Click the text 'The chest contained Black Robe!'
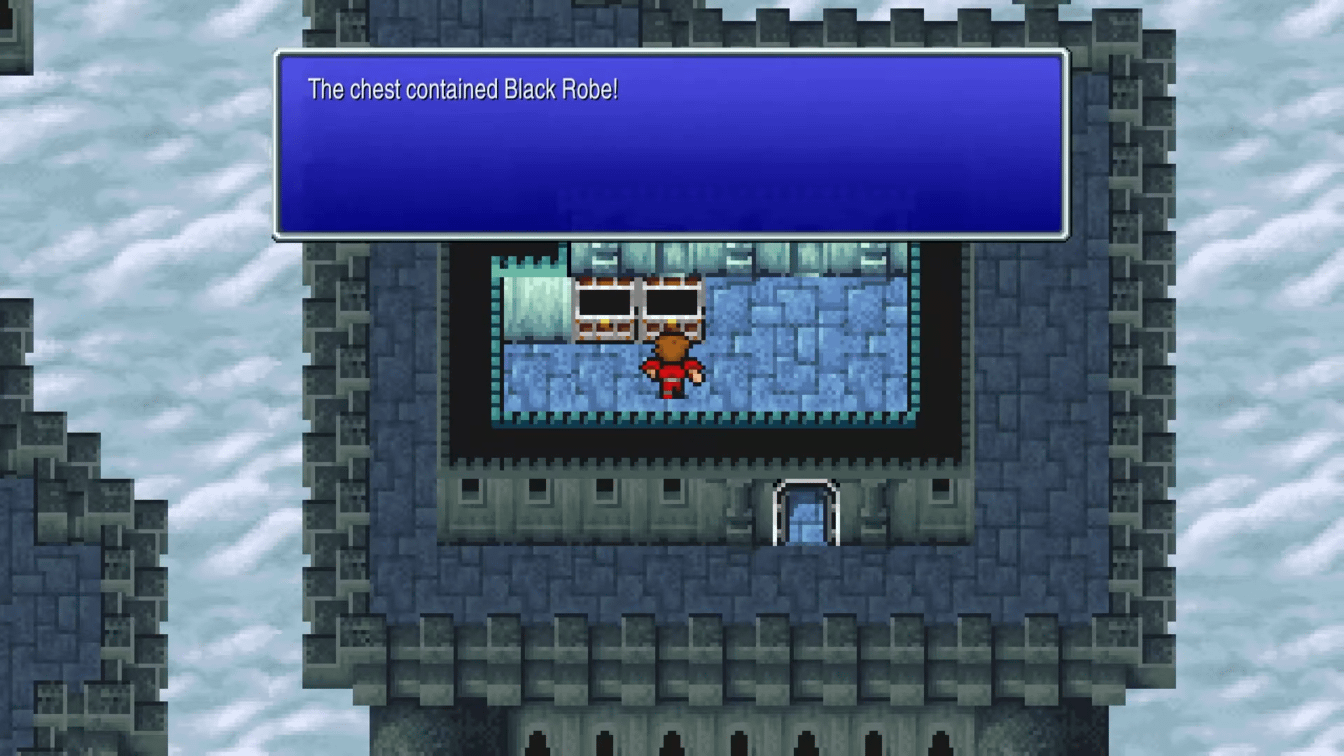The height and width of the screenshot is (756, 1344). pos(462,89)
